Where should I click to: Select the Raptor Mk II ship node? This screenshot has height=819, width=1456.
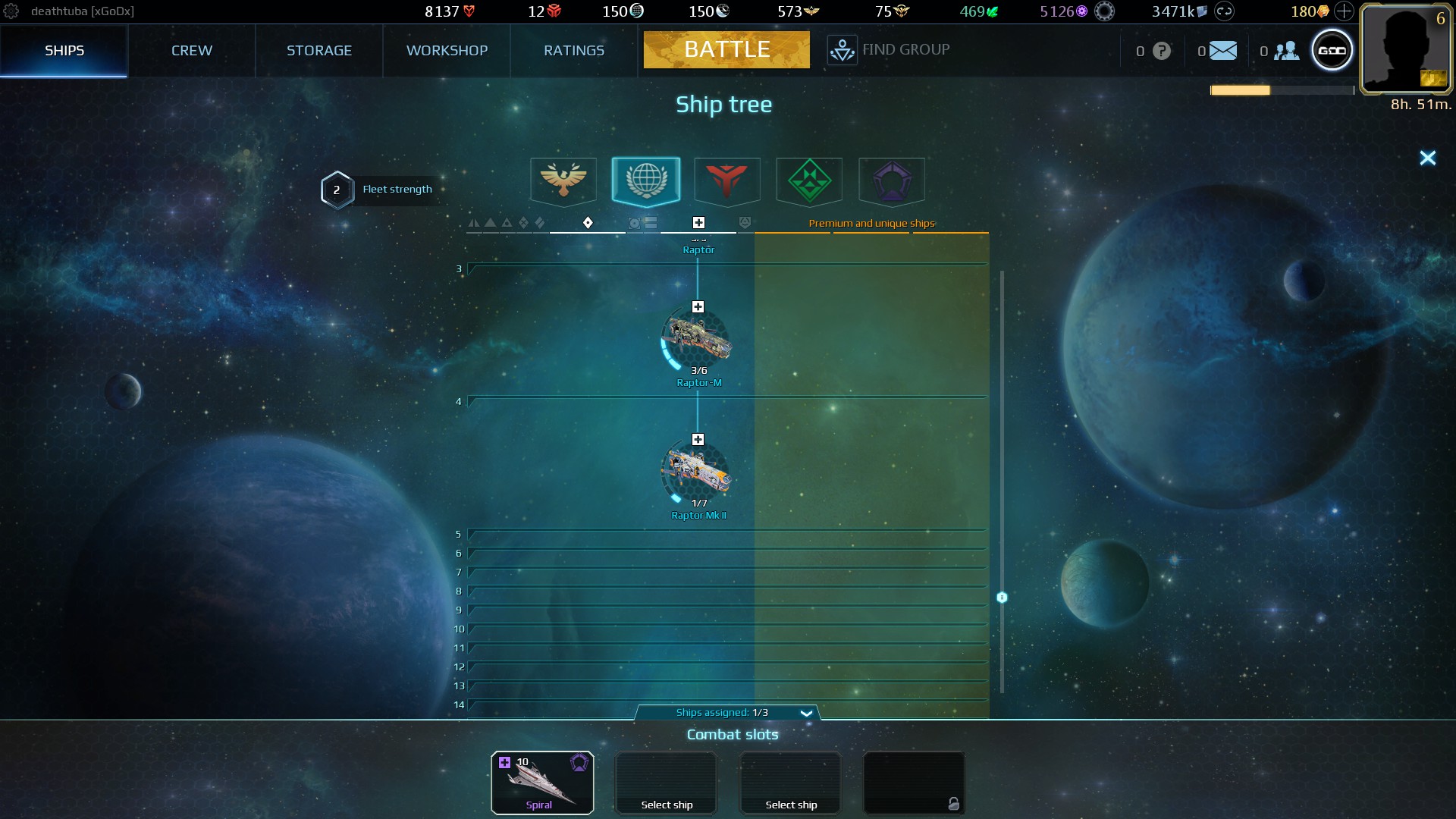tap(697, 473)
